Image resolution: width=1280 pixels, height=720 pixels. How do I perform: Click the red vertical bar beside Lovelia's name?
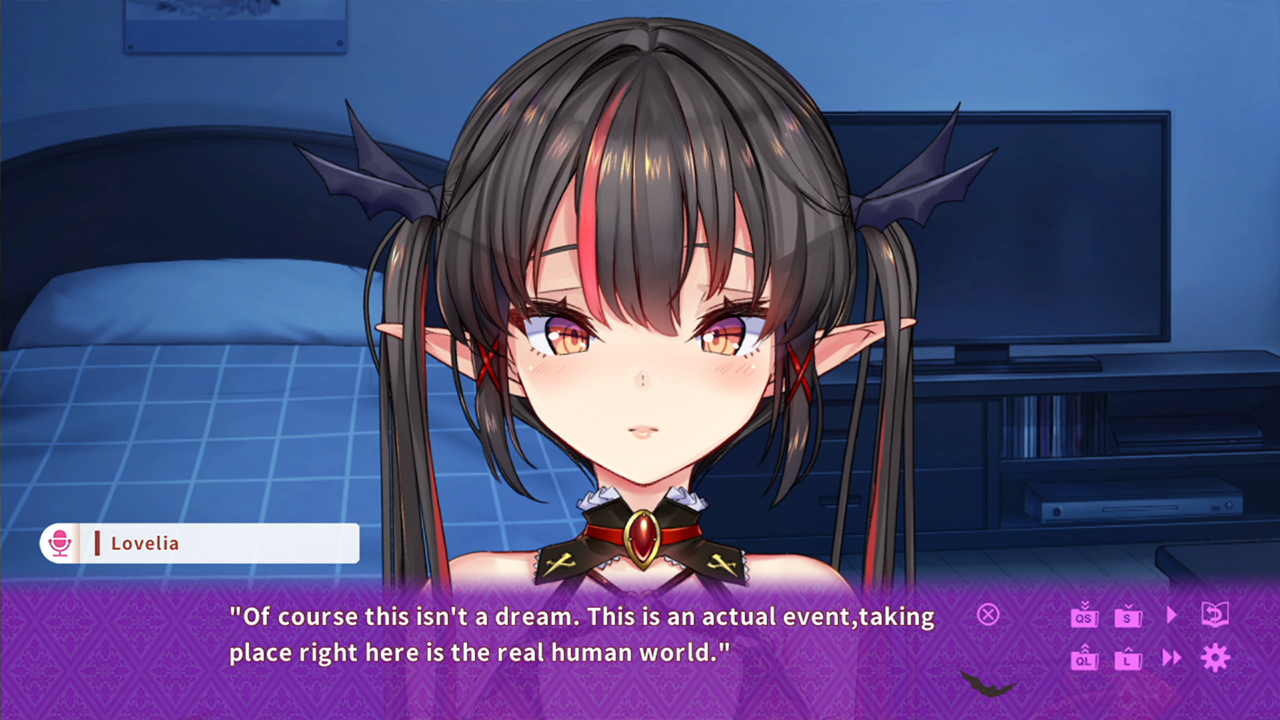click(x=97, y=543)
